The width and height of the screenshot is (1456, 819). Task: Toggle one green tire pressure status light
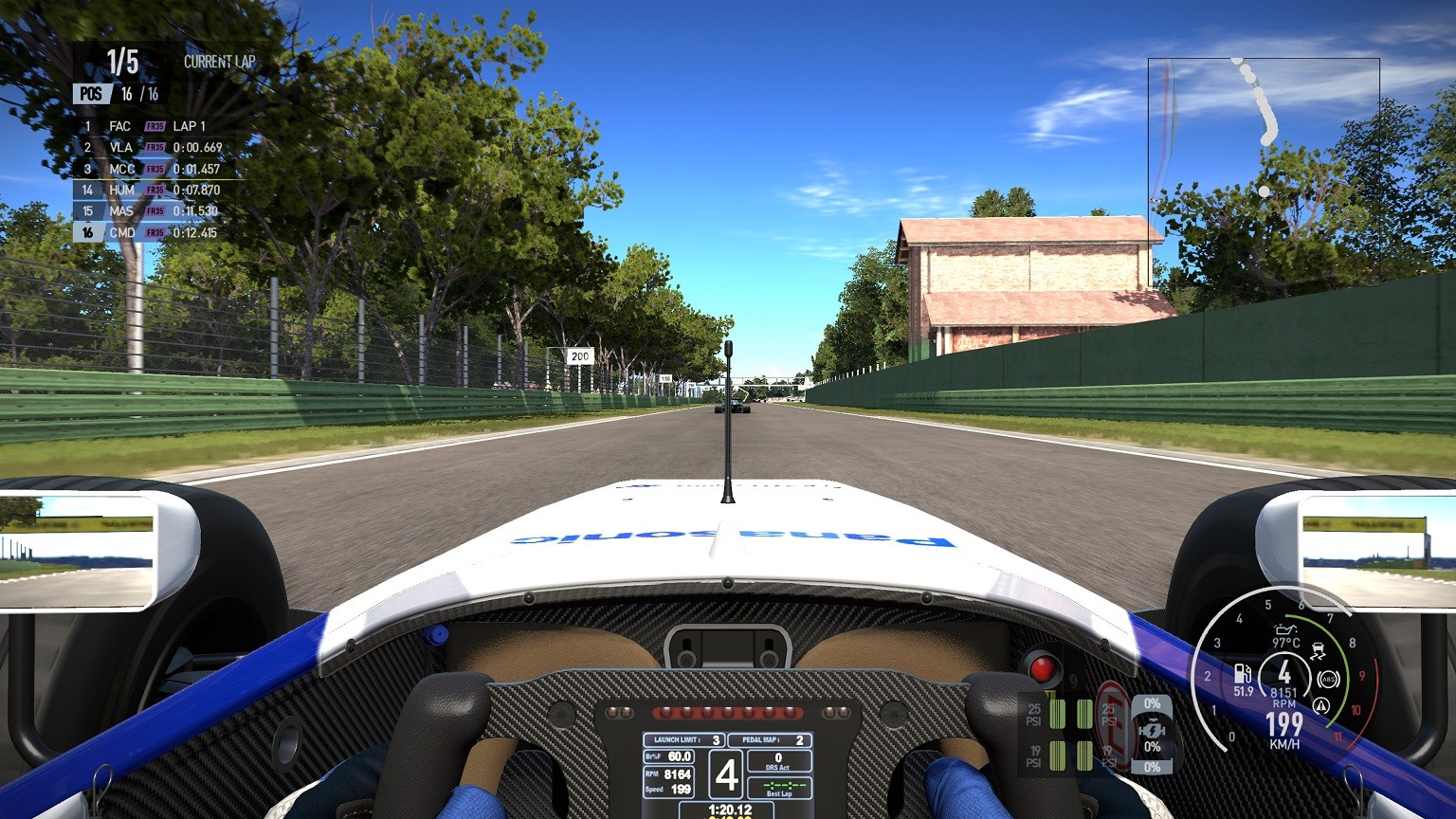1058,713
